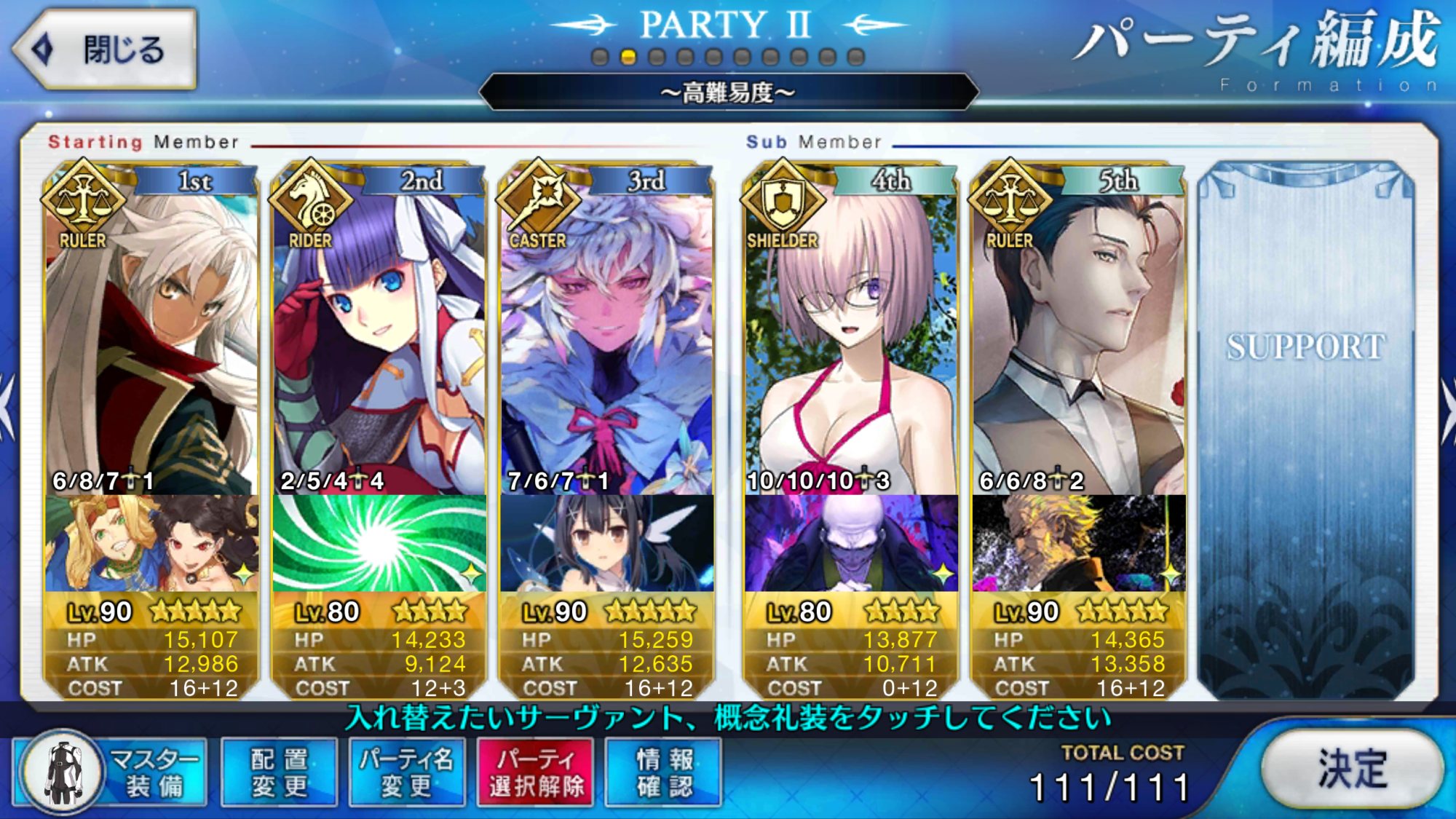Change the 5th servant's blond man craft essence
This screenshot has height=819, width=1456.
click(x=1078, y=544)
